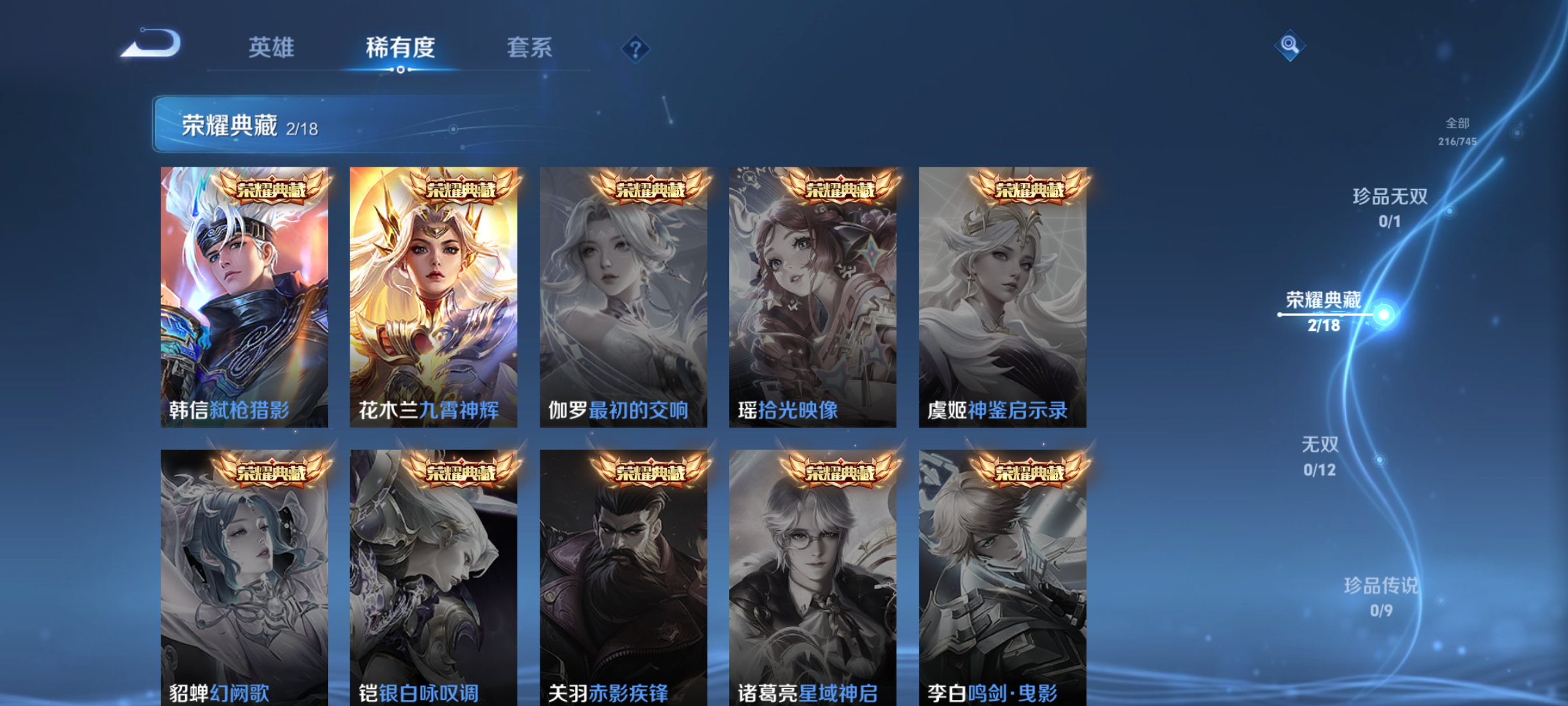Open 诸葛亮's 星域神启 skin
1568x706 pixels.
(813, 582)
